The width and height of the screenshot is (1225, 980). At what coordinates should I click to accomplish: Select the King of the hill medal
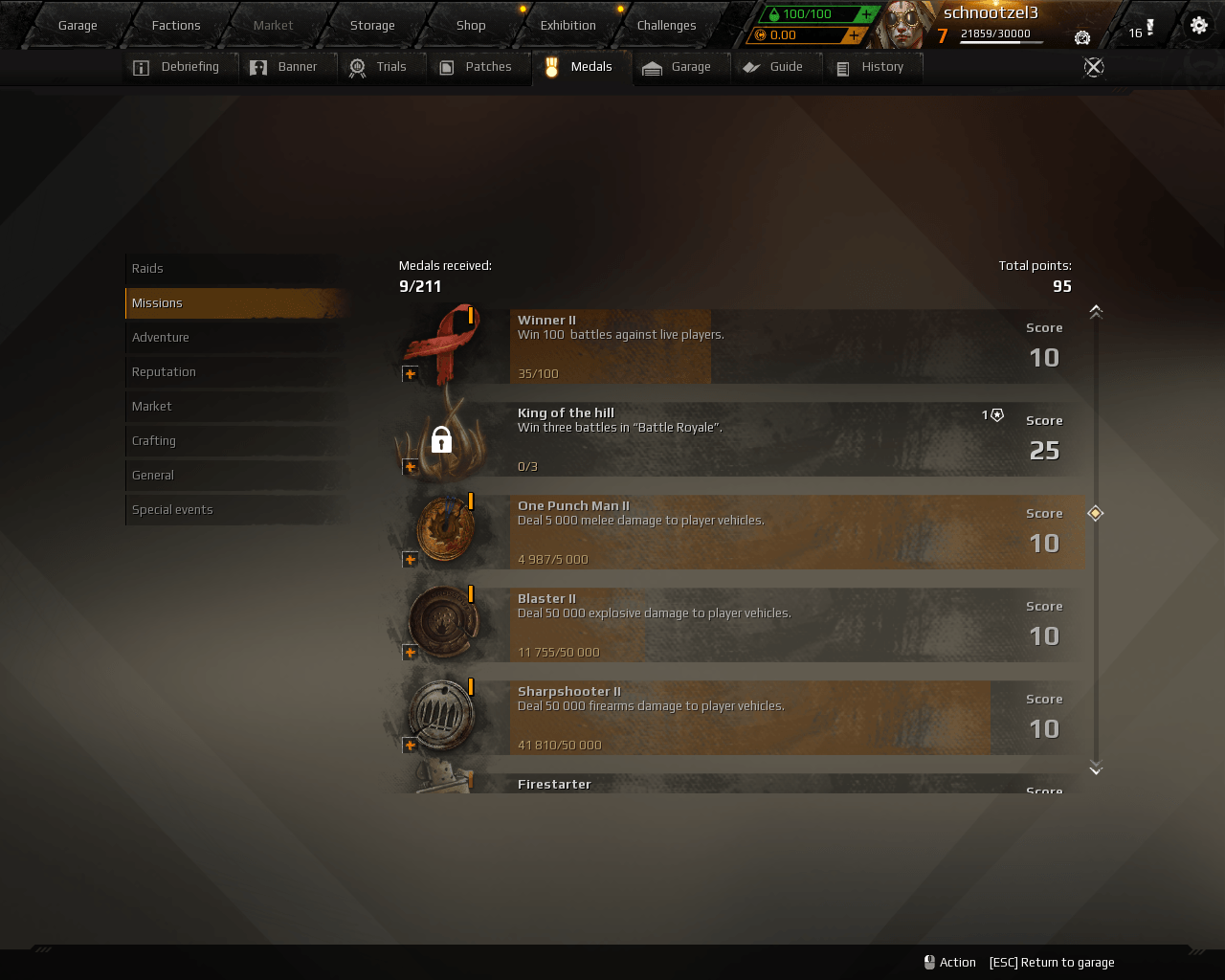point(746,439)
